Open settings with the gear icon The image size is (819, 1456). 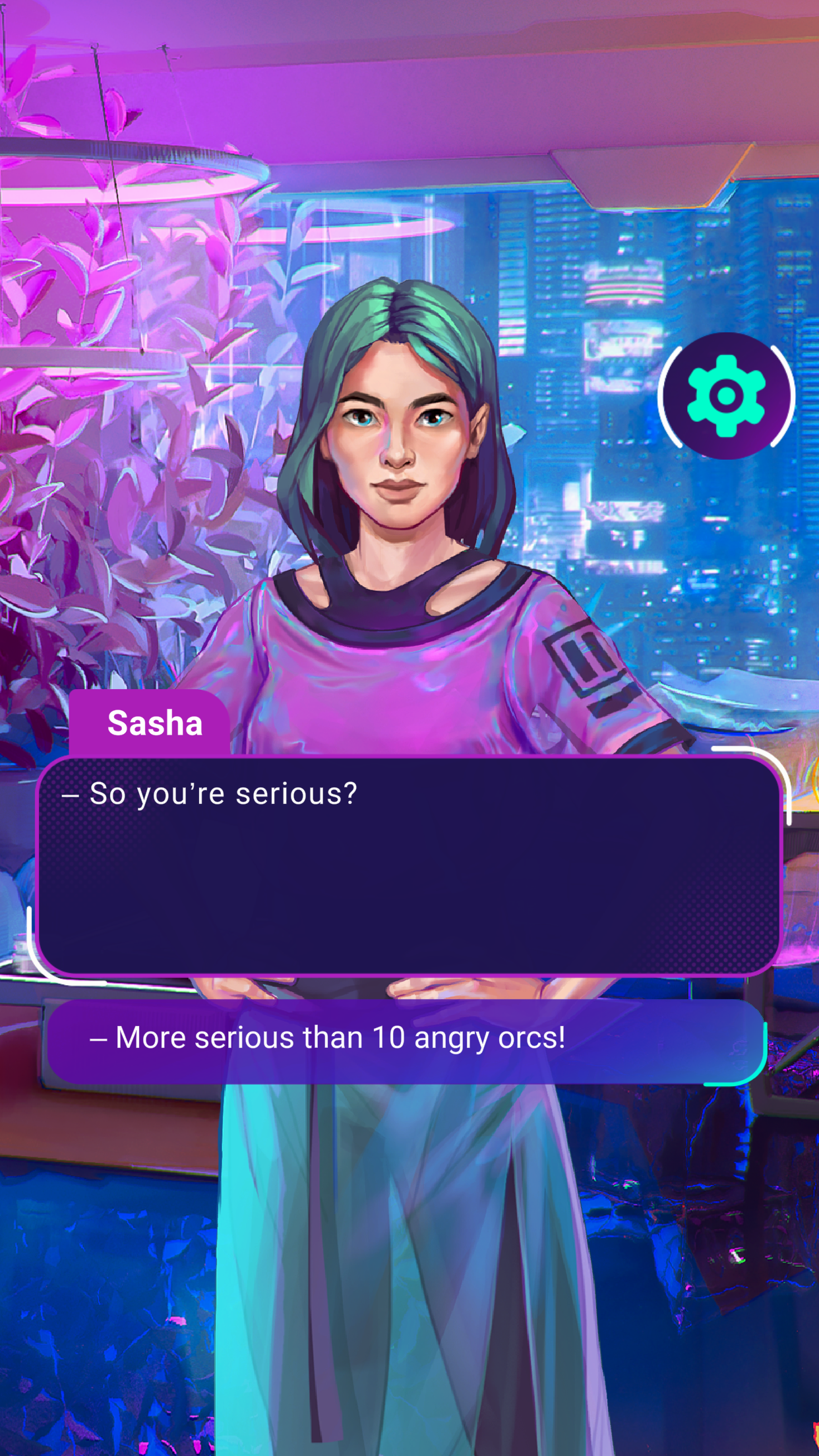[726, 396]
